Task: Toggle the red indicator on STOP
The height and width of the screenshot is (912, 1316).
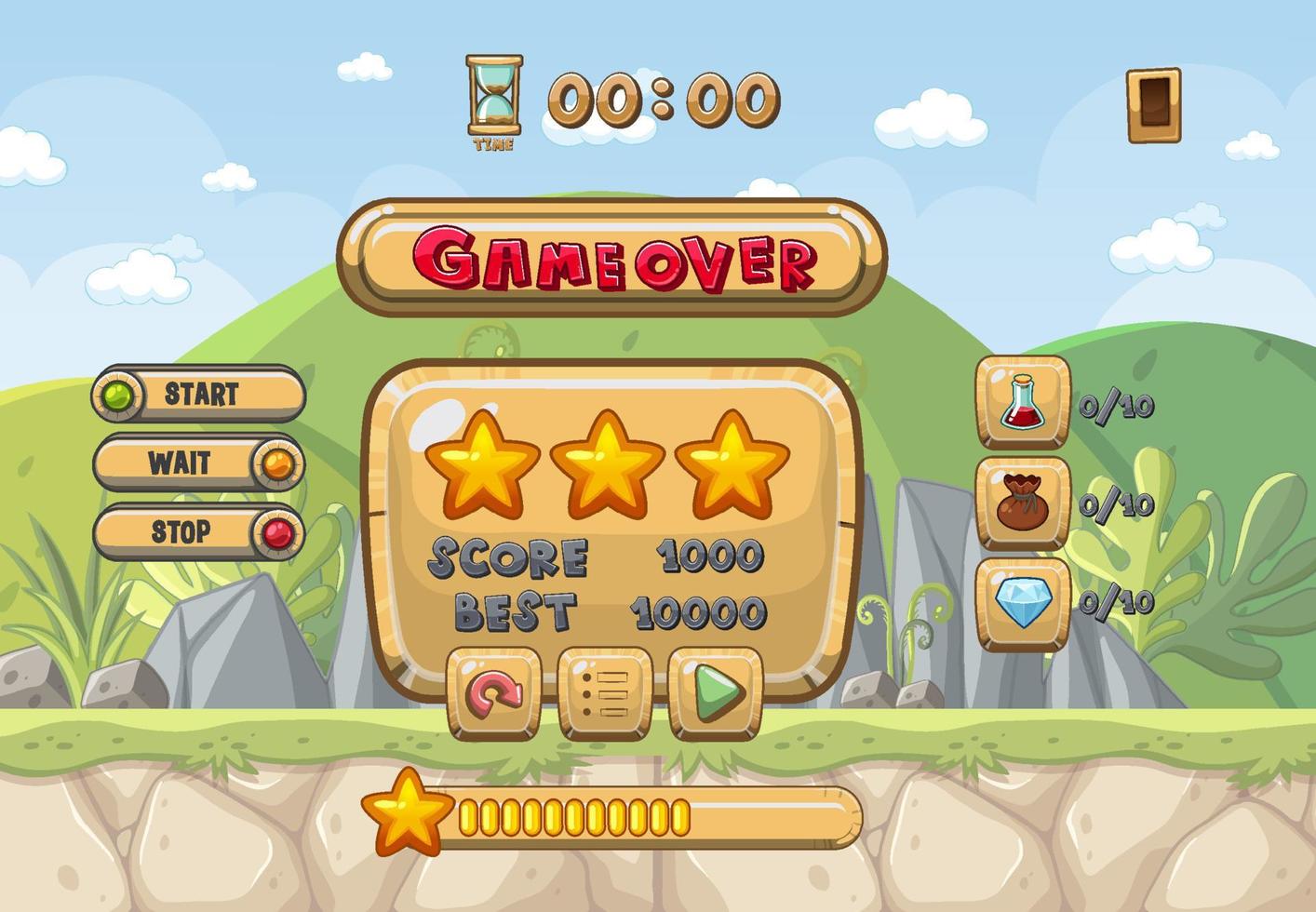Action: point(276,530)
